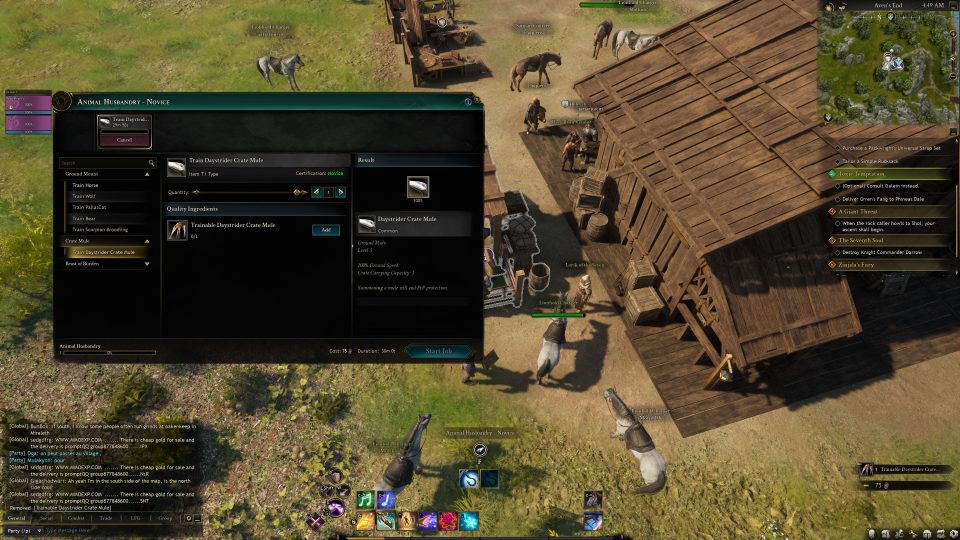
Task: Decrease crafting quantity with left arrow
Action: click(317, 191)
